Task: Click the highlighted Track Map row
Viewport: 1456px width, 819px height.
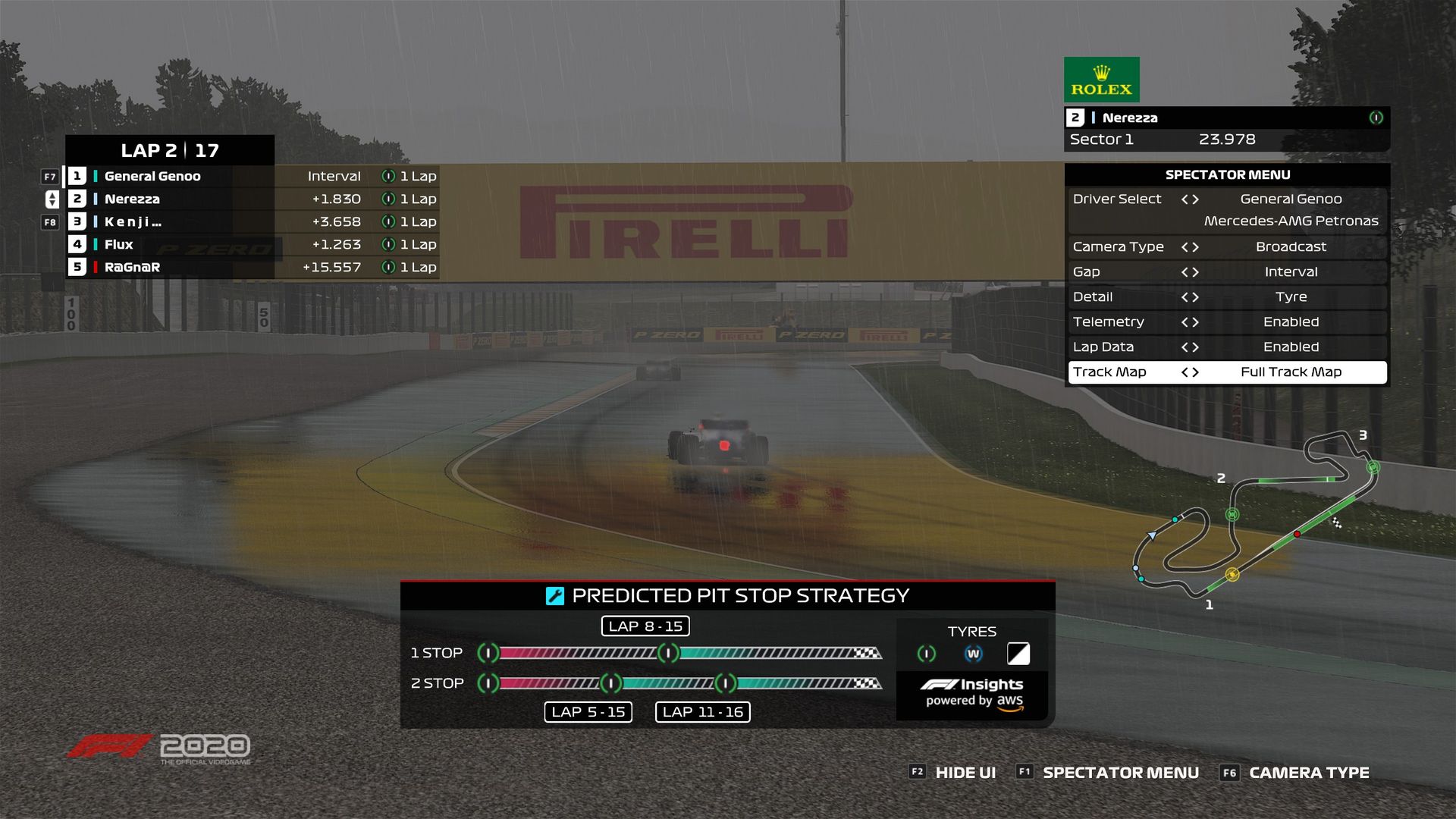Action: [x=1227, y=372]
